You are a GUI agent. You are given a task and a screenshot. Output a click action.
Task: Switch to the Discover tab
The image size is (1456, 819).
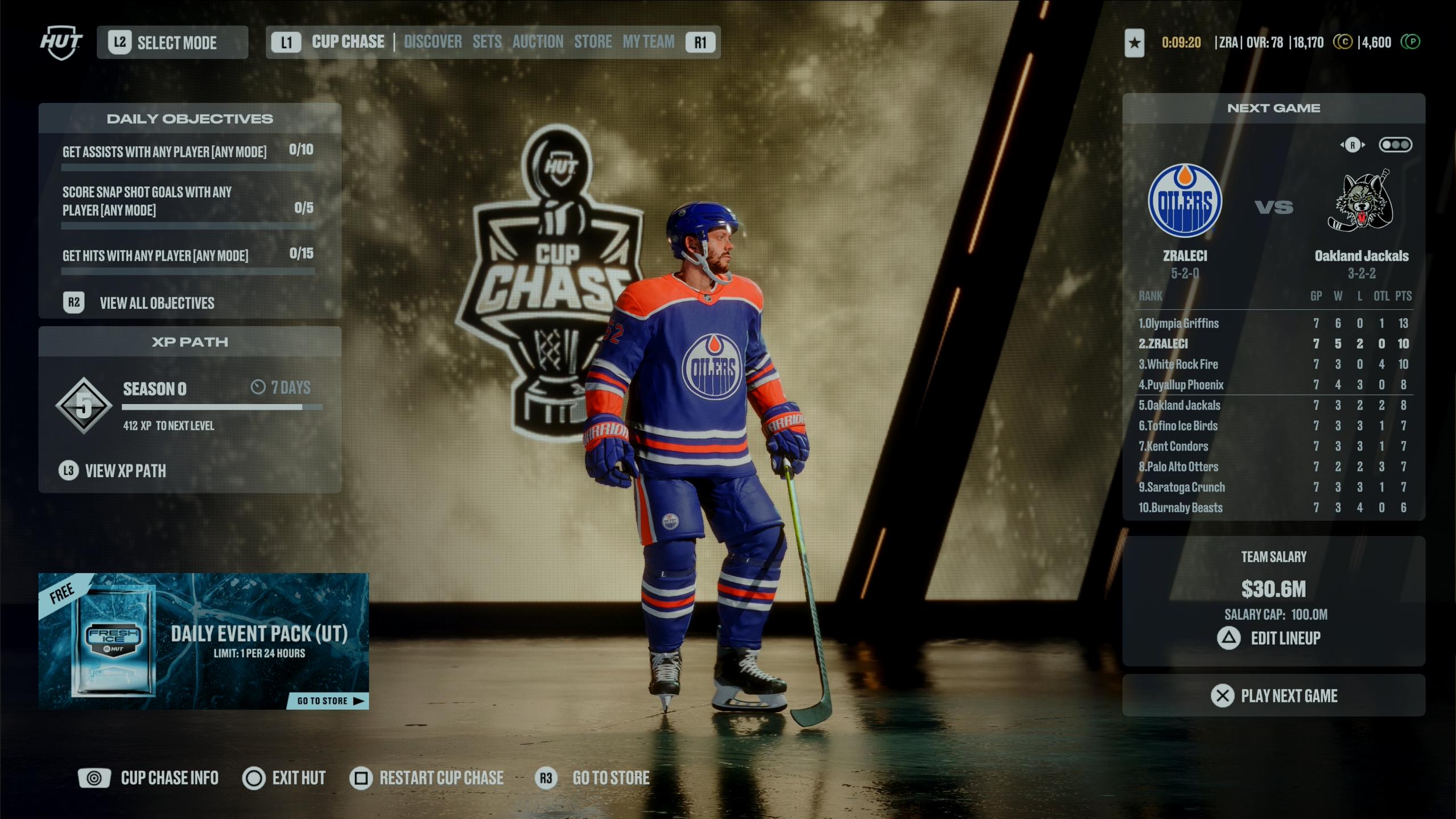point(432,42)
